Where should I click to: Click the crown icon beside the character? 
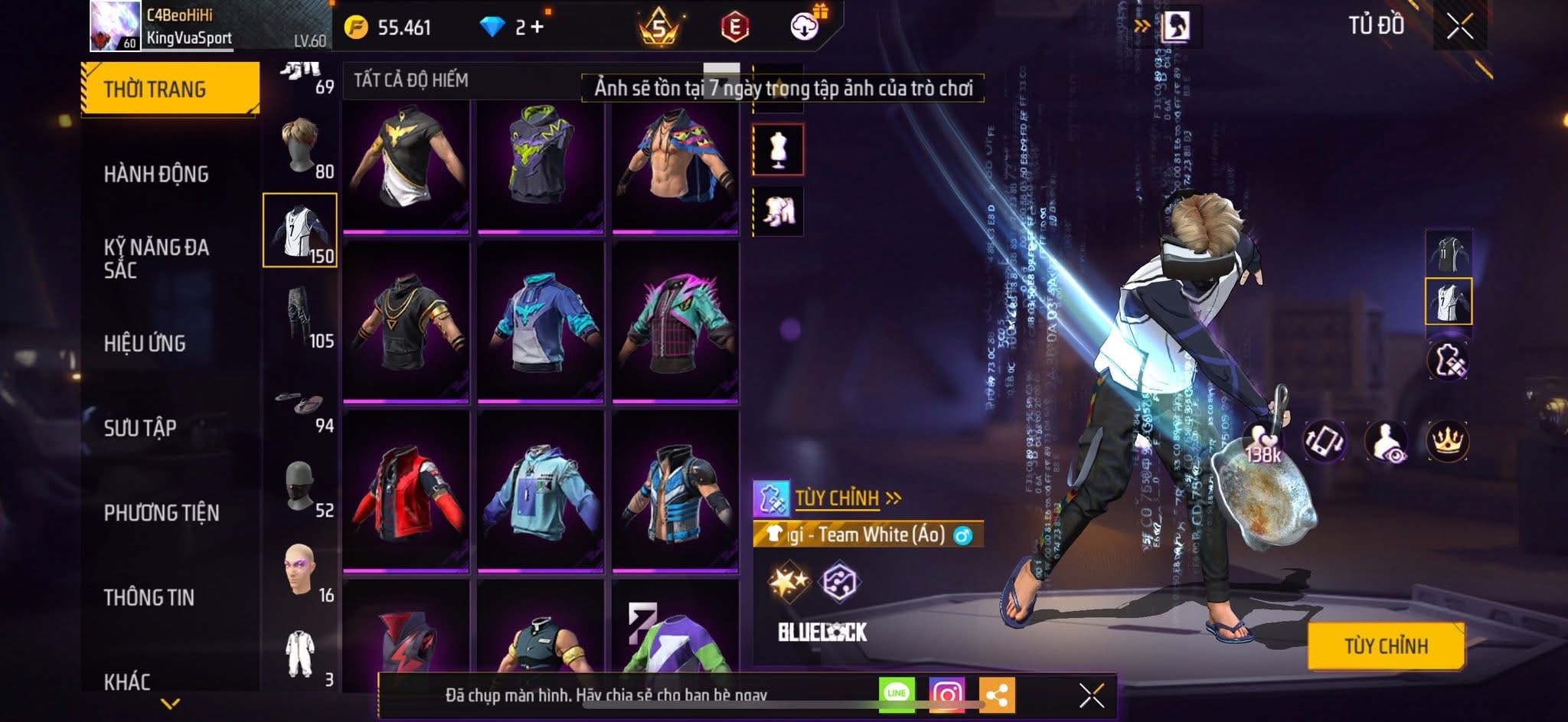[x=1447, y=441]
